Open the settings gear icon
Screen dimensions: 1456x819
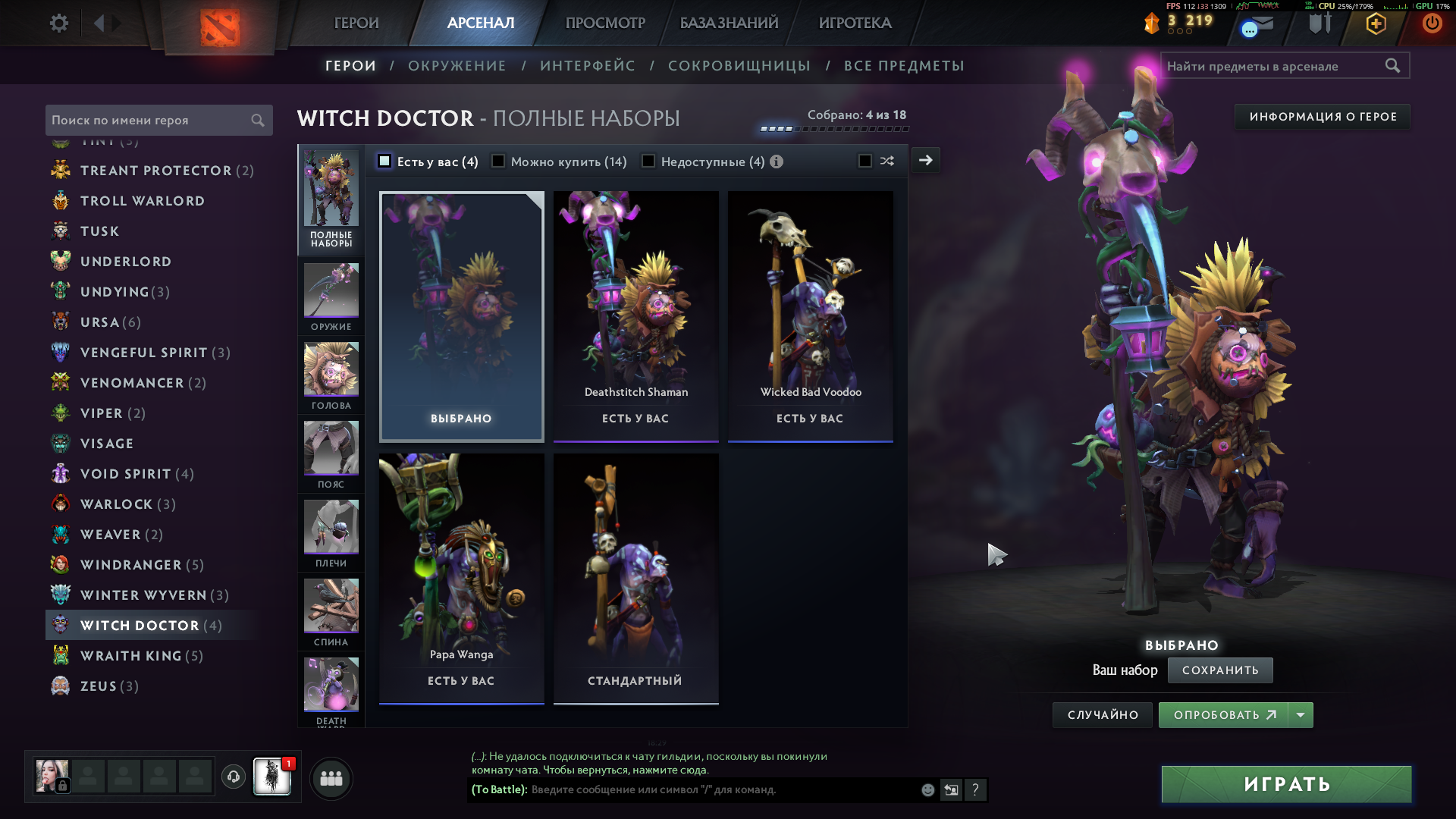click(x=58, y=23)
